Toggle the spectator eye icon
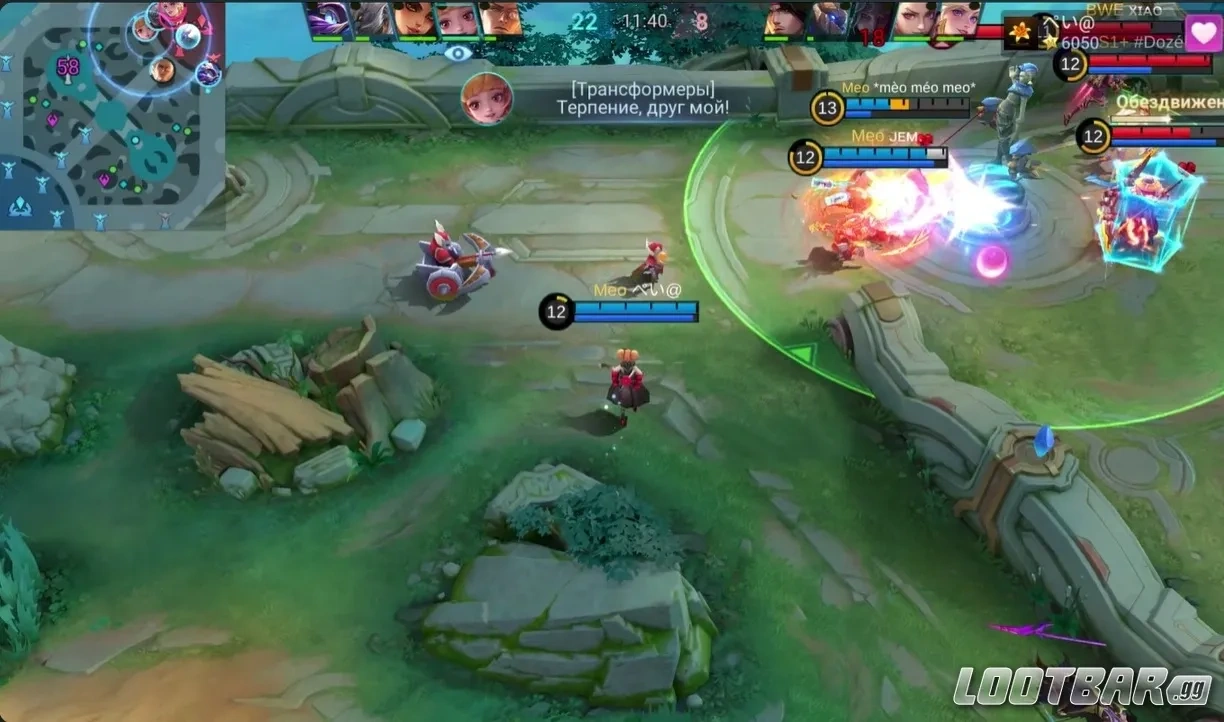The image size is (1224, 722). pos(458,53)
